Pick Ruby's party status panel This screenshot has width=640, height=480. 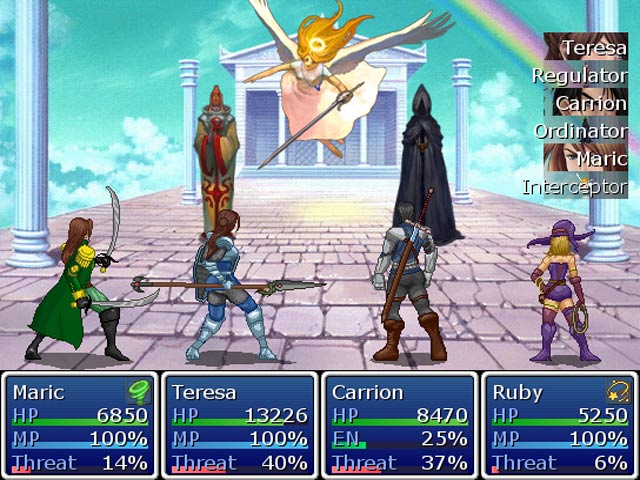pyautogui.click(x=560, y=425)
